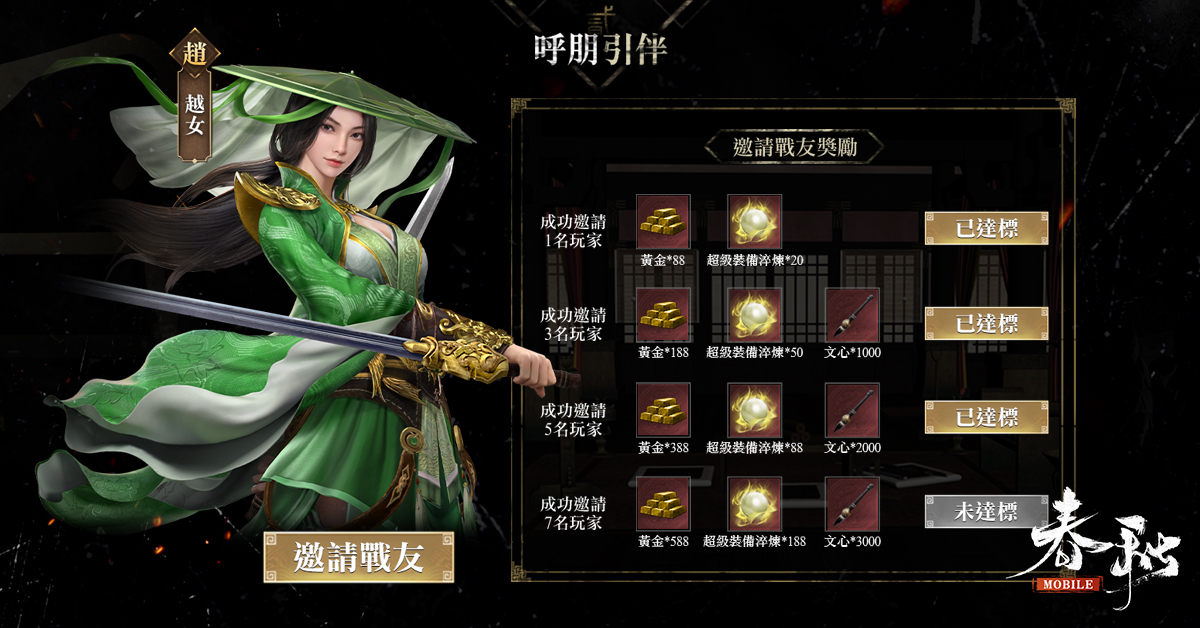Click the 邀請戰友 invite button

[x=358, y=557]
